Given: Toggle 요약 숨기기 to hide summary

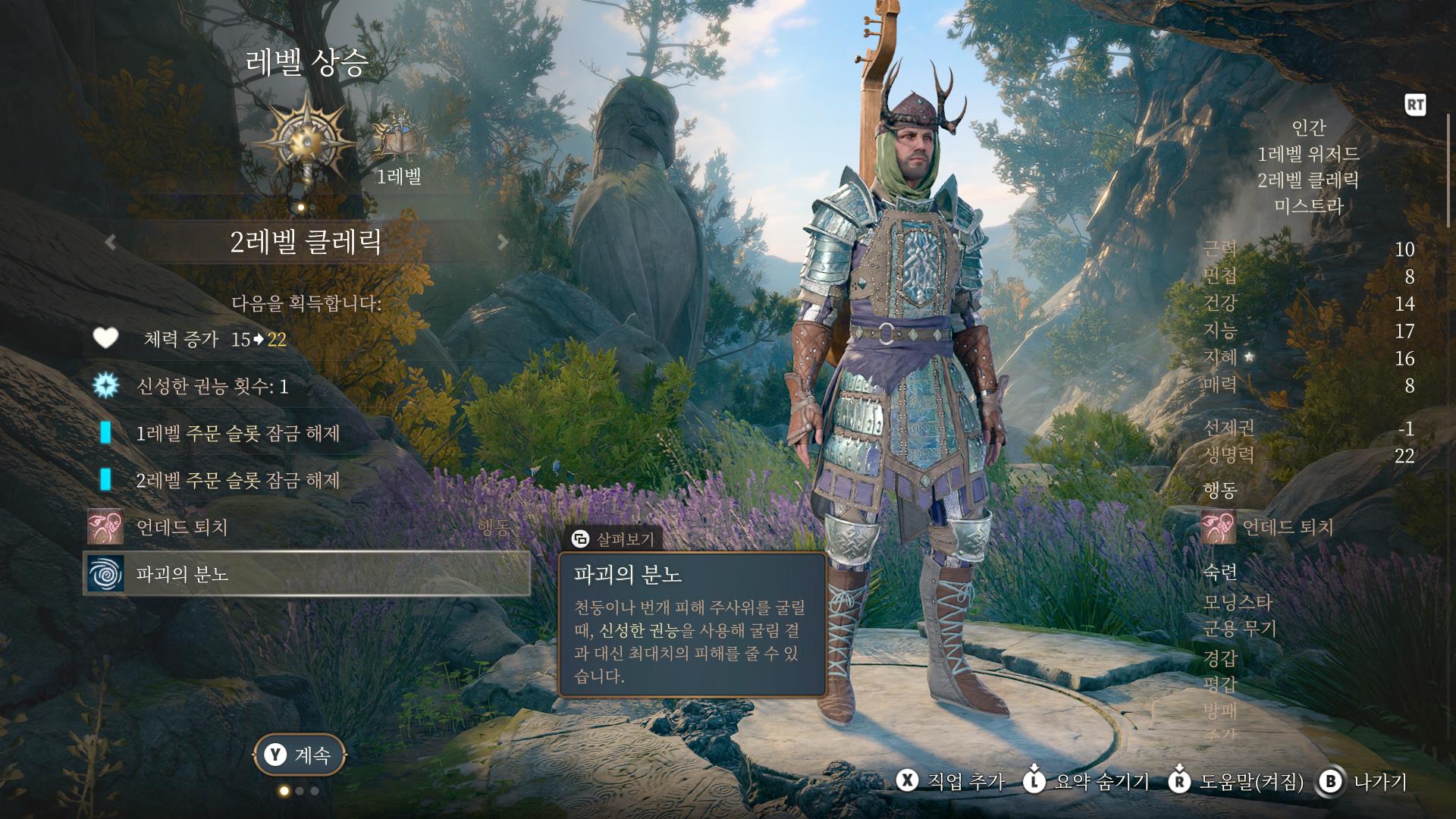Looking at the screenshot, I should click(1086, 782).
